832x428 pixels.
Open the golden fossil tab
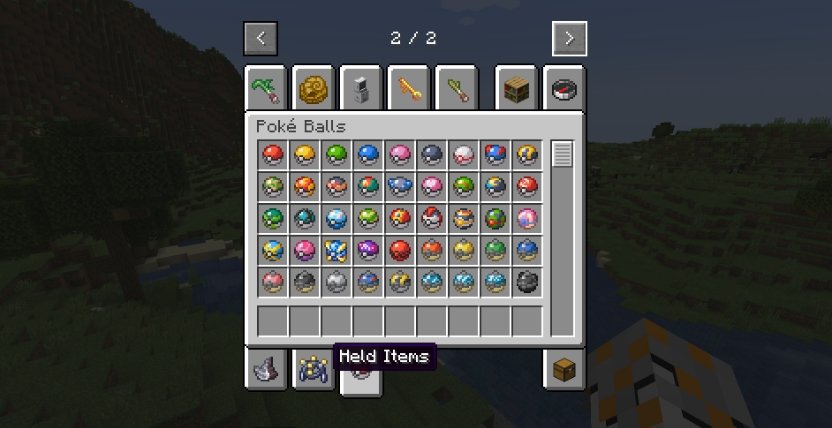pyautogui.click(x=313, y=89)
